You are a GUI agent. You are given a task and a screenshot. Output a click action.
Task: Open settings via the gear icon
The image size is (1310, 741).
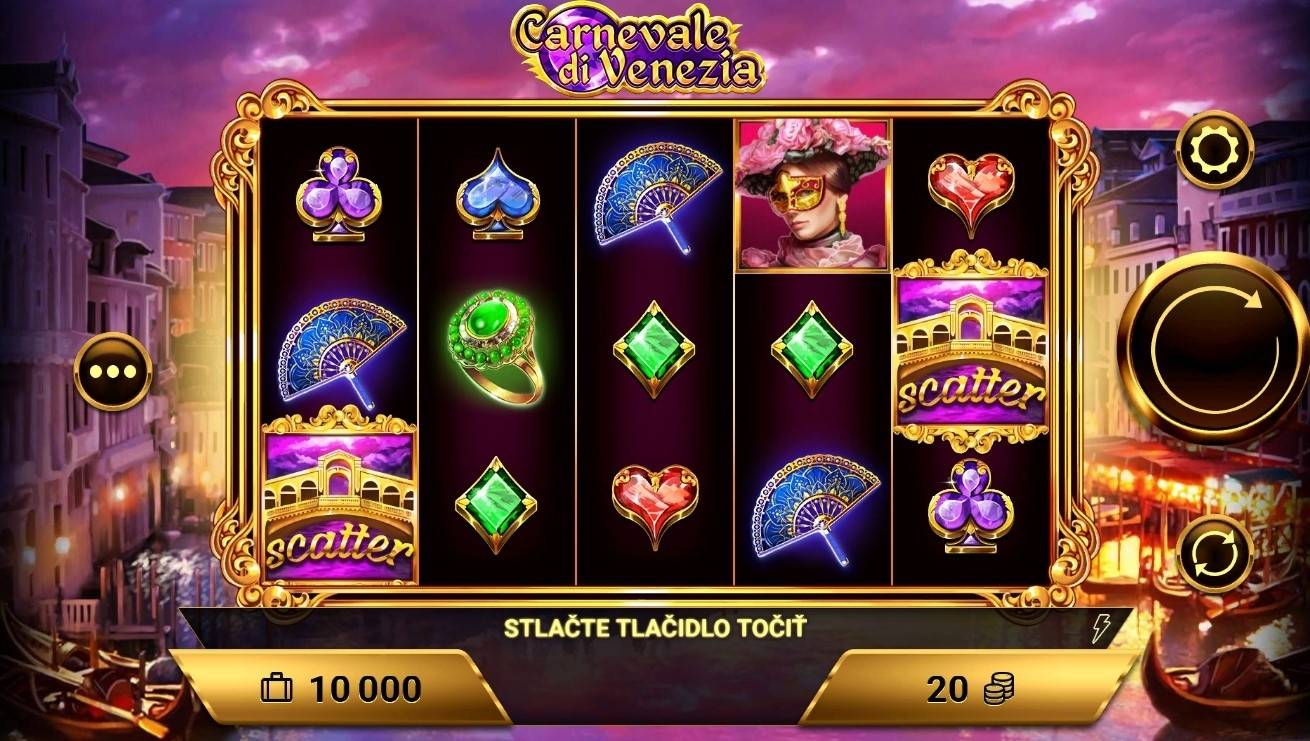point(1214,151)
